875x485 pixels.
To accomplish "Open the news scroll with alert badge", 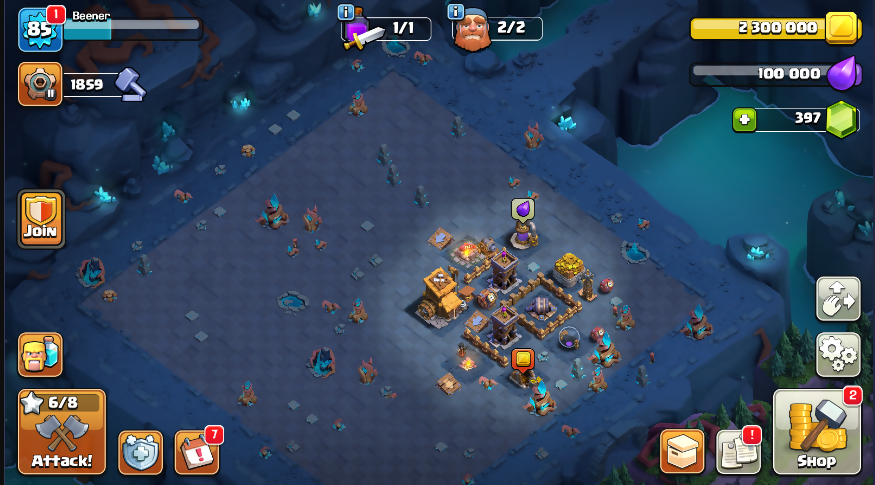I will [x=738, y=452].
